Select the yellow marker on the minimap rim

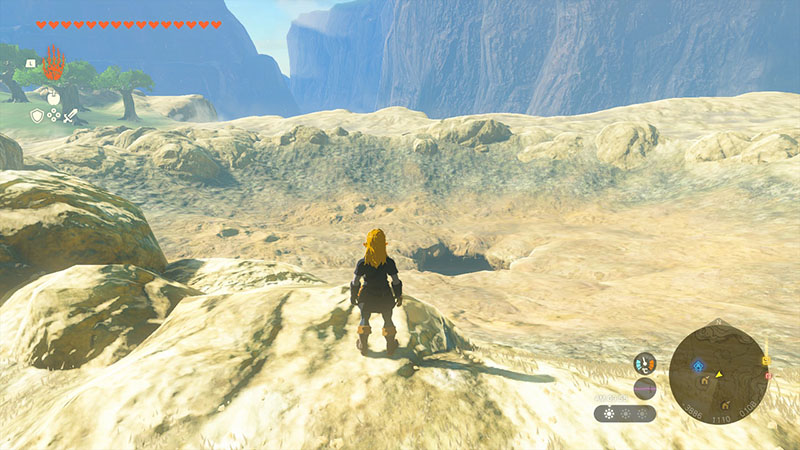pos(765,360)
